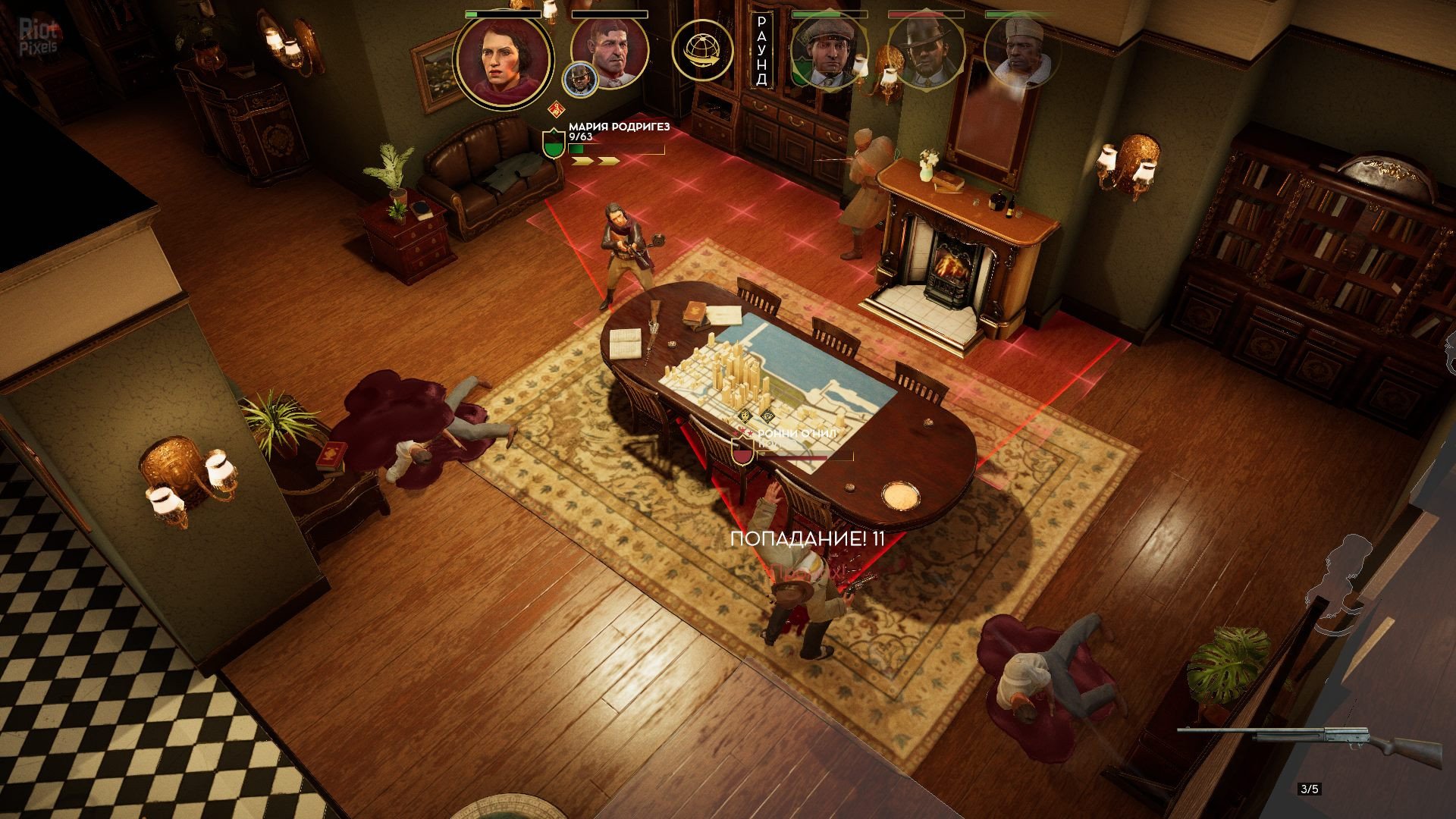1456x819 pixels.
Task: Select the flat-cap enemy portrait
Action: click(829, 52)
